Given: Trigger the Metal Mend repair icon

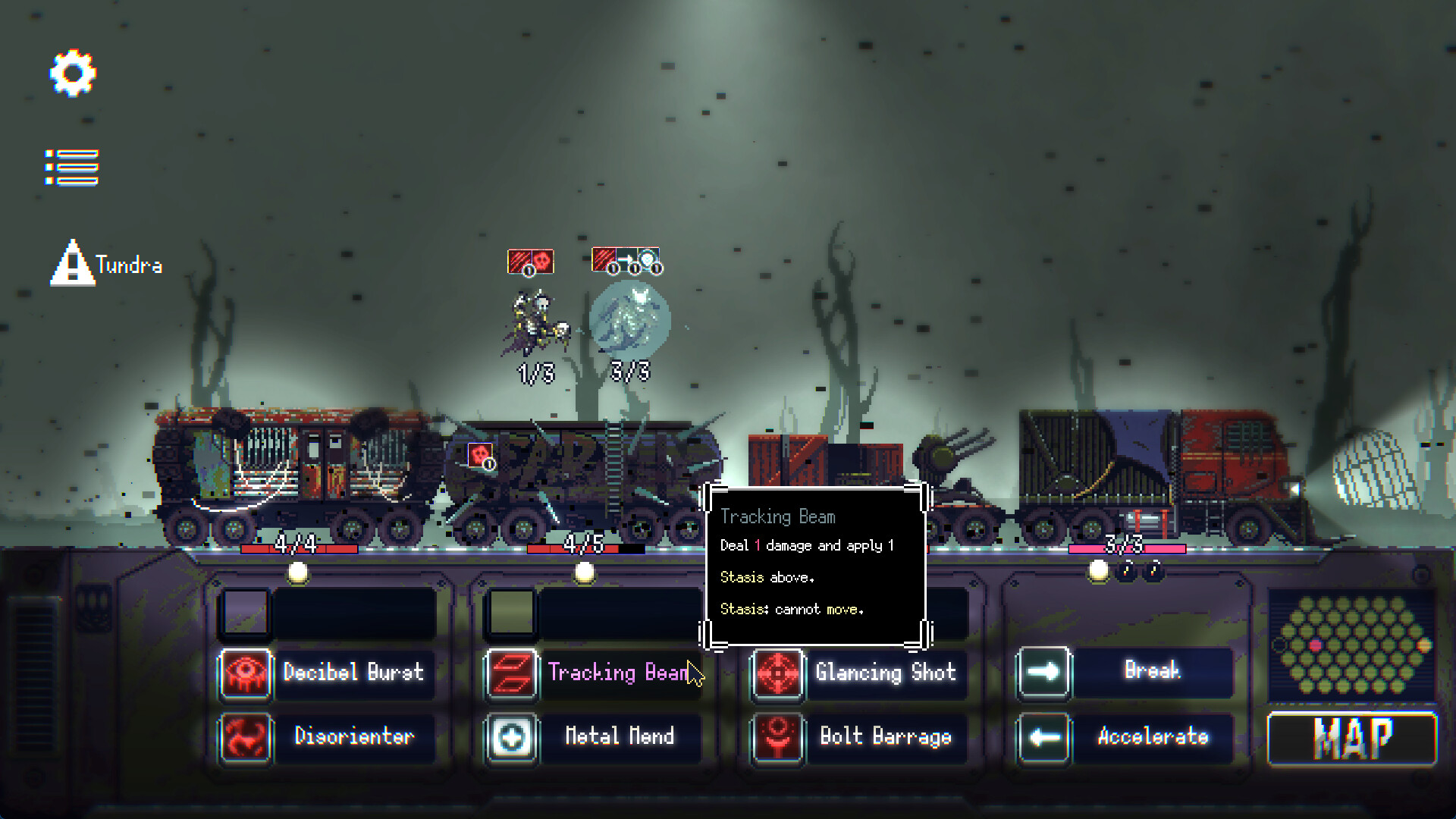Looking at the screenshot, I should click(511, 737).
